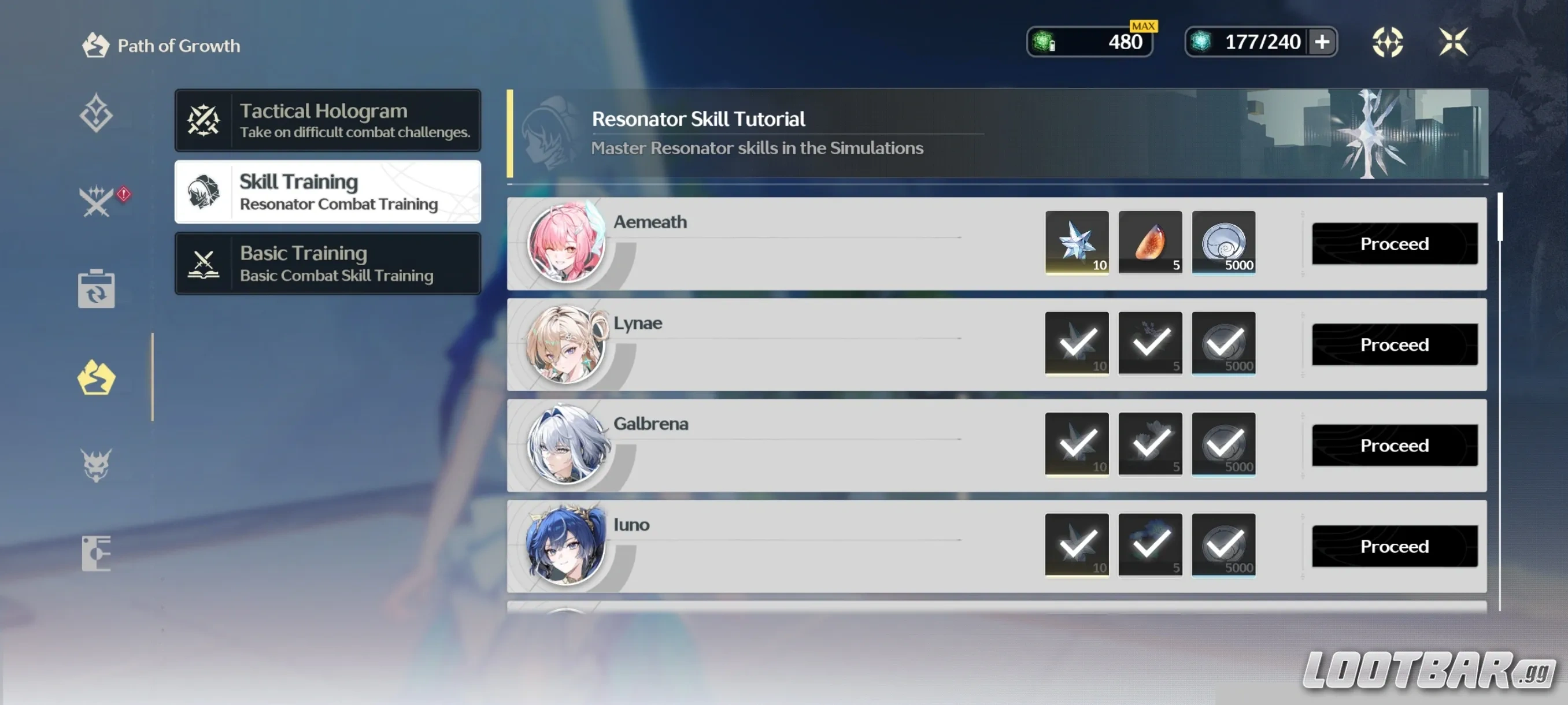Click Lynae's claimed star reward checkmark
The width and height of the screenshot is (1568, 705).
click(x=1076, y=343)
